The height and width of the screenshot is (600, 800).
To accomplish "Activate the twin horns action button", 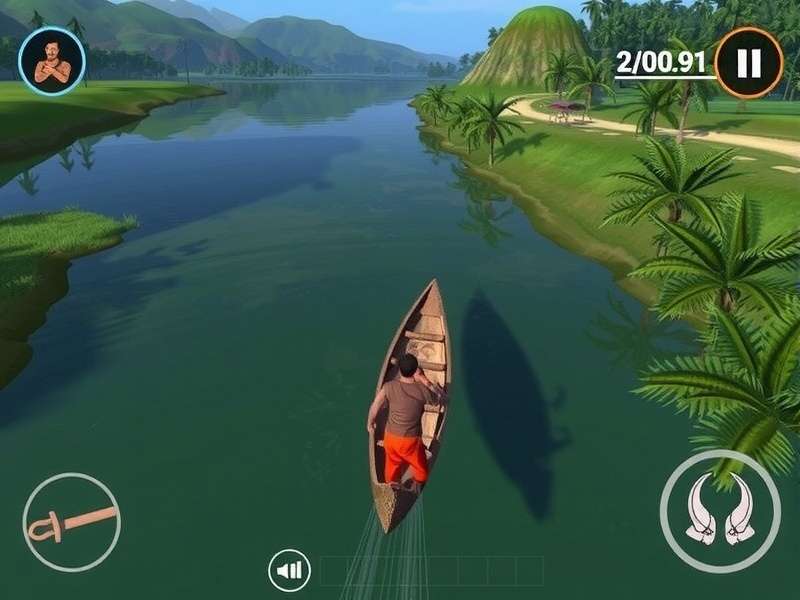I will point(720,510).
